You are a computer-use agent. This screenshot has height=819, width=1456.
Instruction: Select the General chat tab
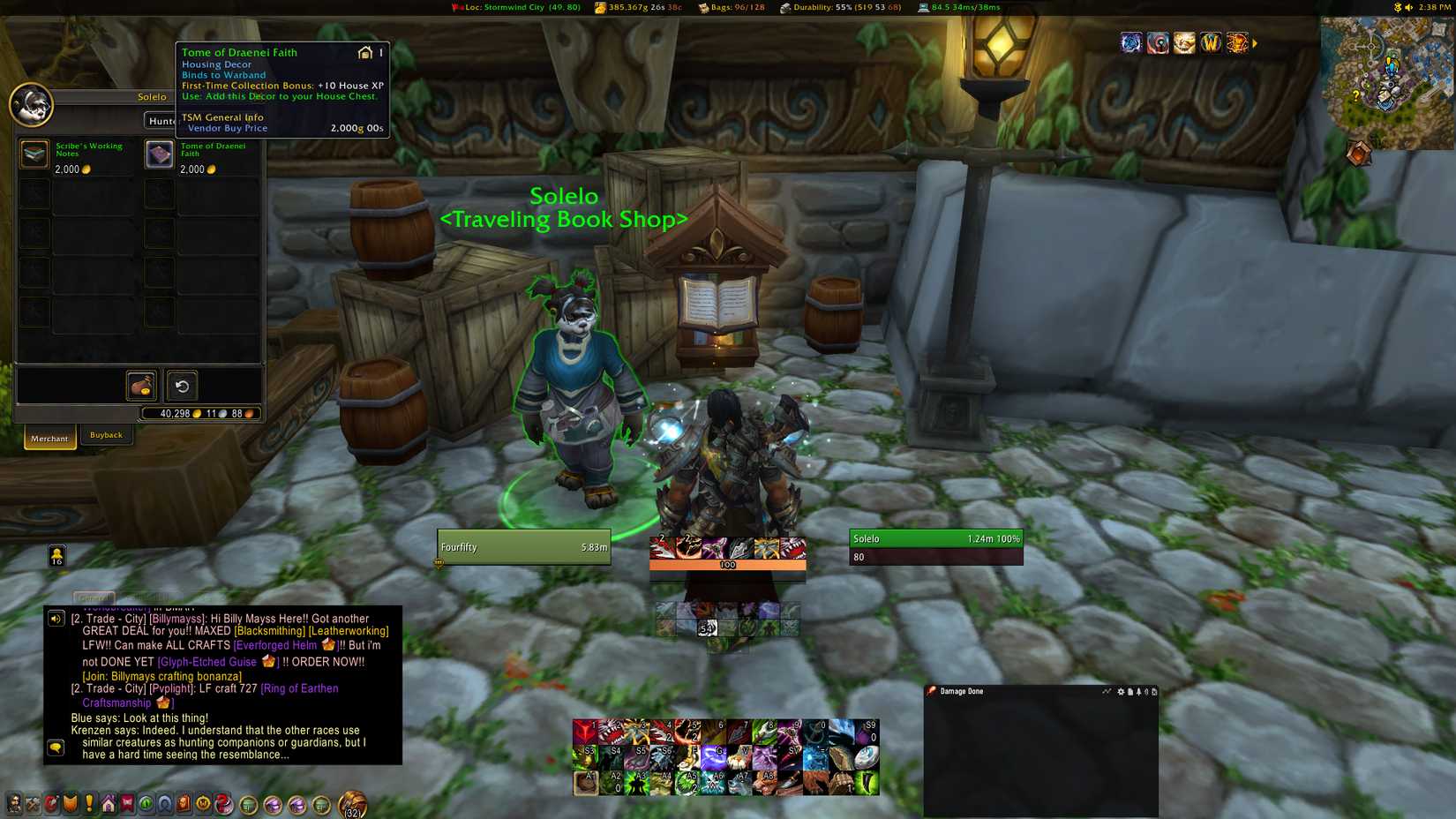pyautogui.click(x=93, y=598)
